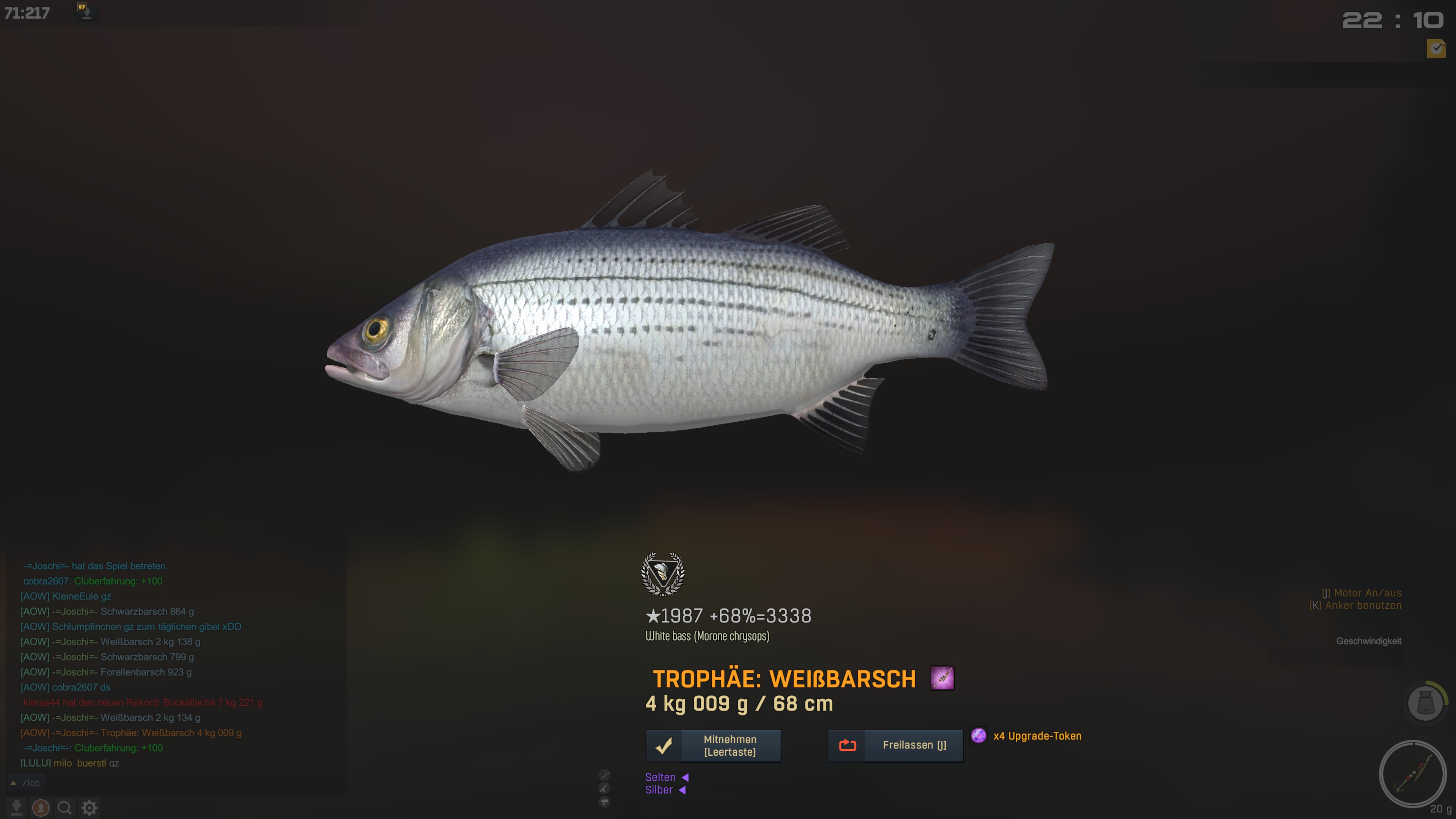Select the spinner lure circle
Screen dimensions: 1456x819
pyautogui.click(x=1412, y=774)
